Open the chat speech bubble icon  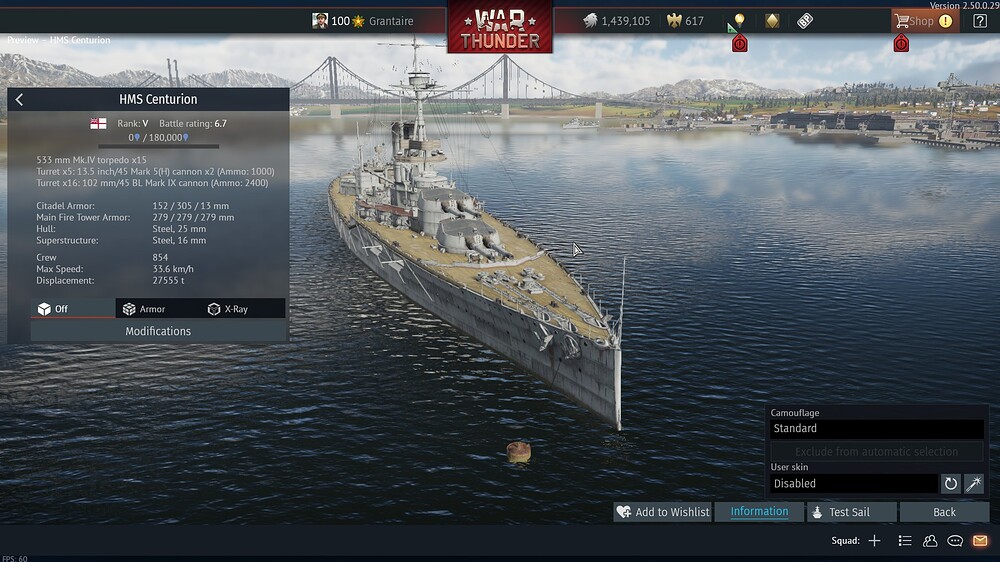click(955, 541)
